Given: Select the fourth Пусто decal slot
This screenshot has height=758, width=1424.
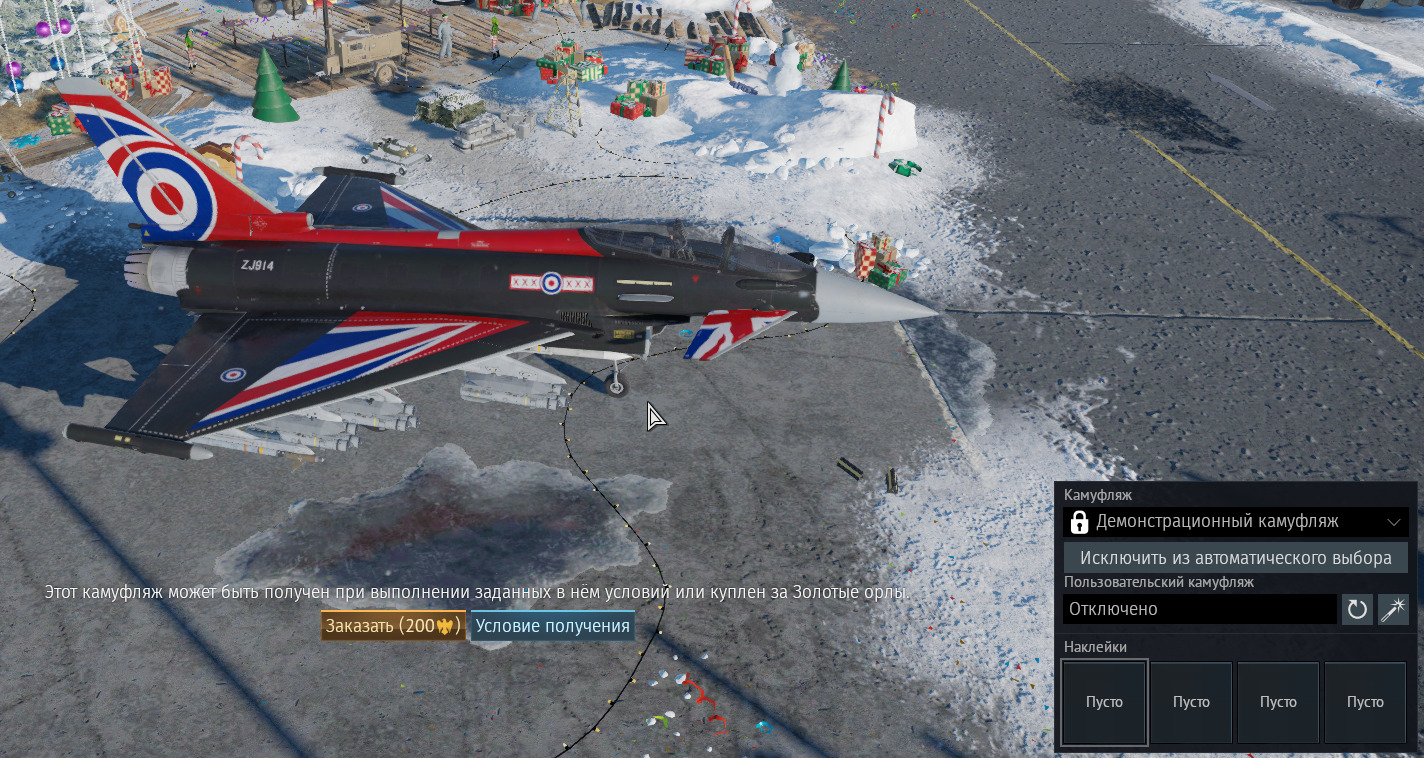Looking at the screenshot, I should coord(1365,702).
